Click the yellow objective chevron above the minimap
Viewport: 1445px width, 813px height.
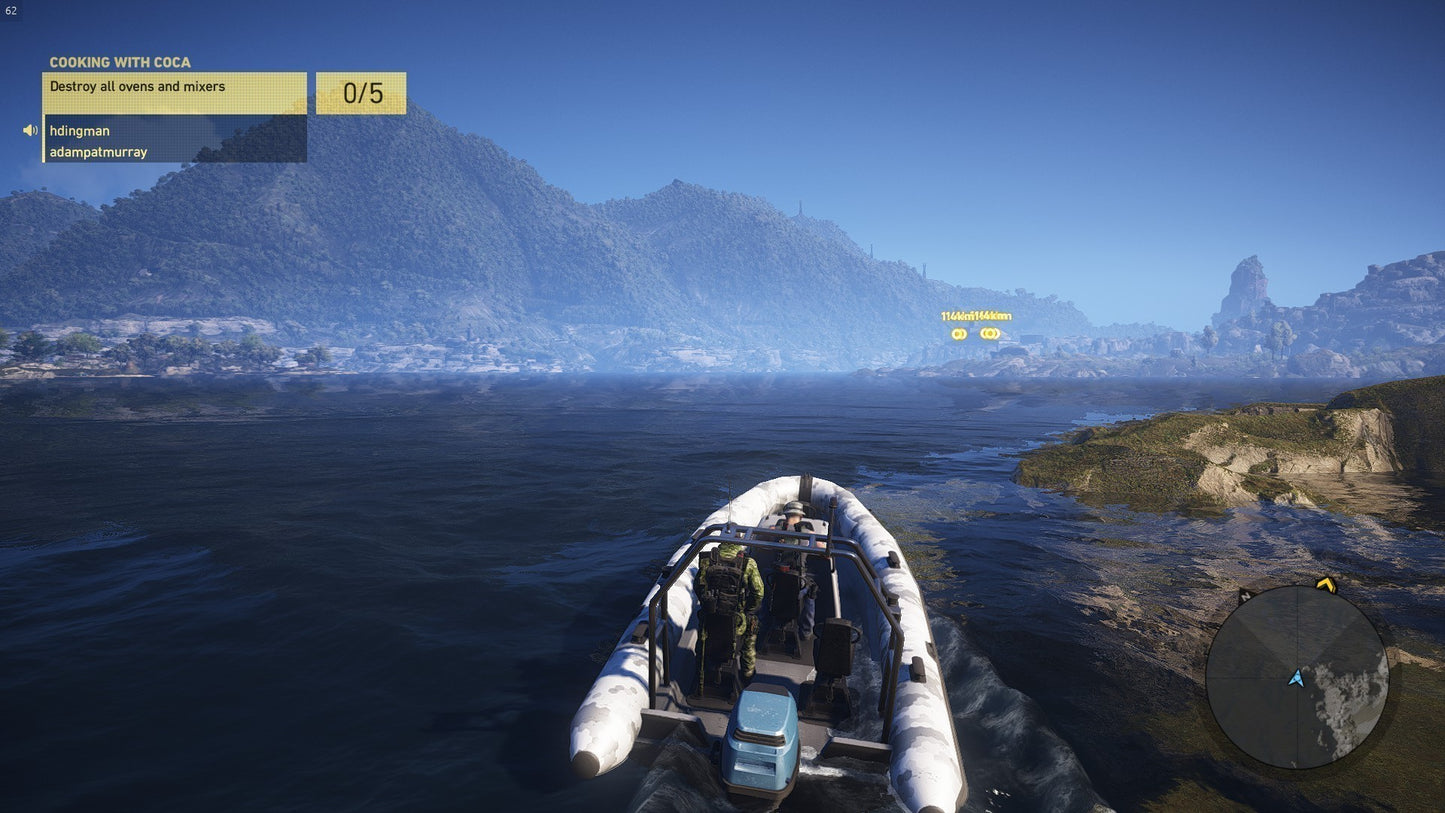(x=1325, y=585)
